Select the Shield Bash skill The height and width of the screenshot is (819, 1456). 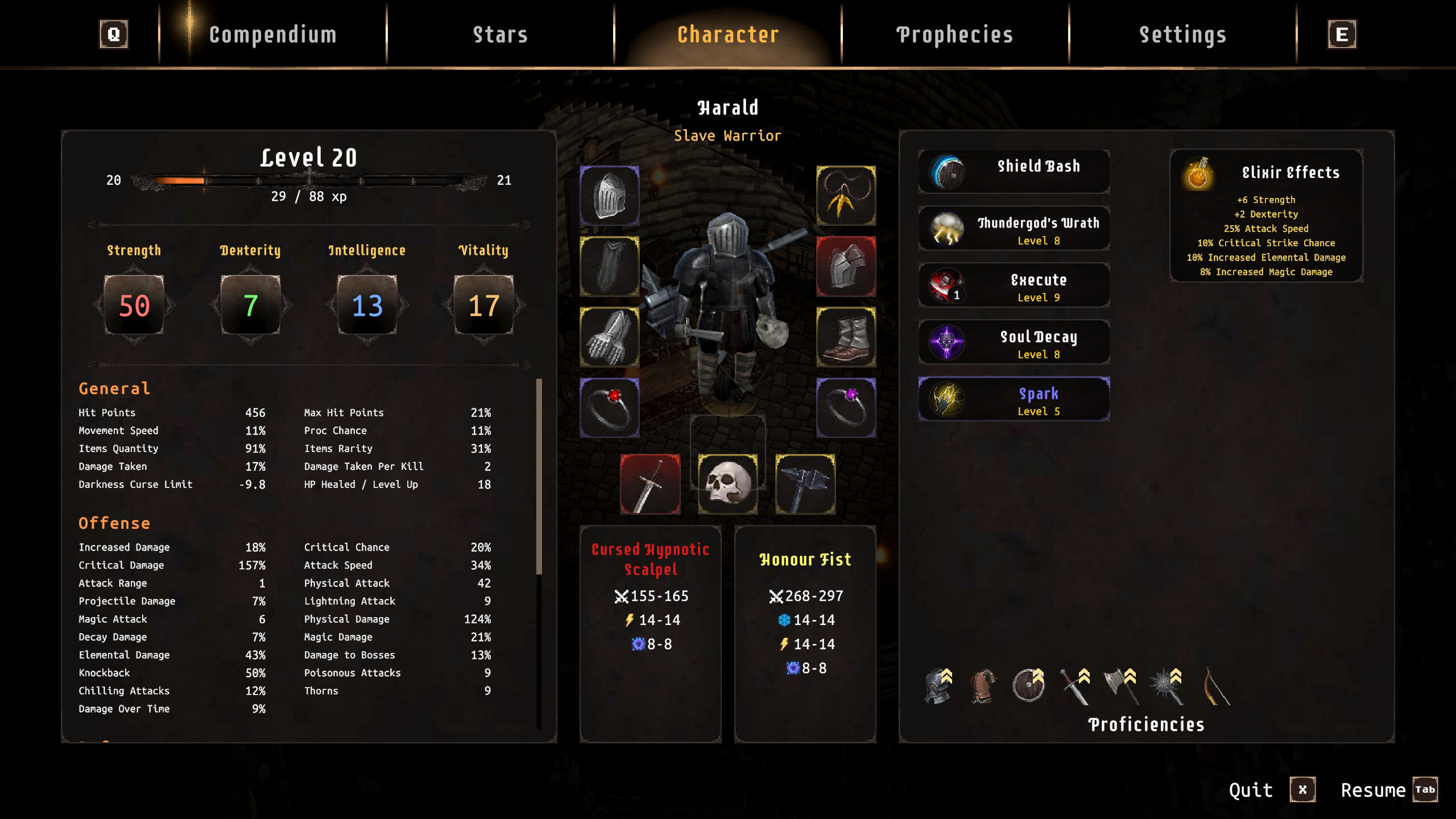[x=1014, y=171]
